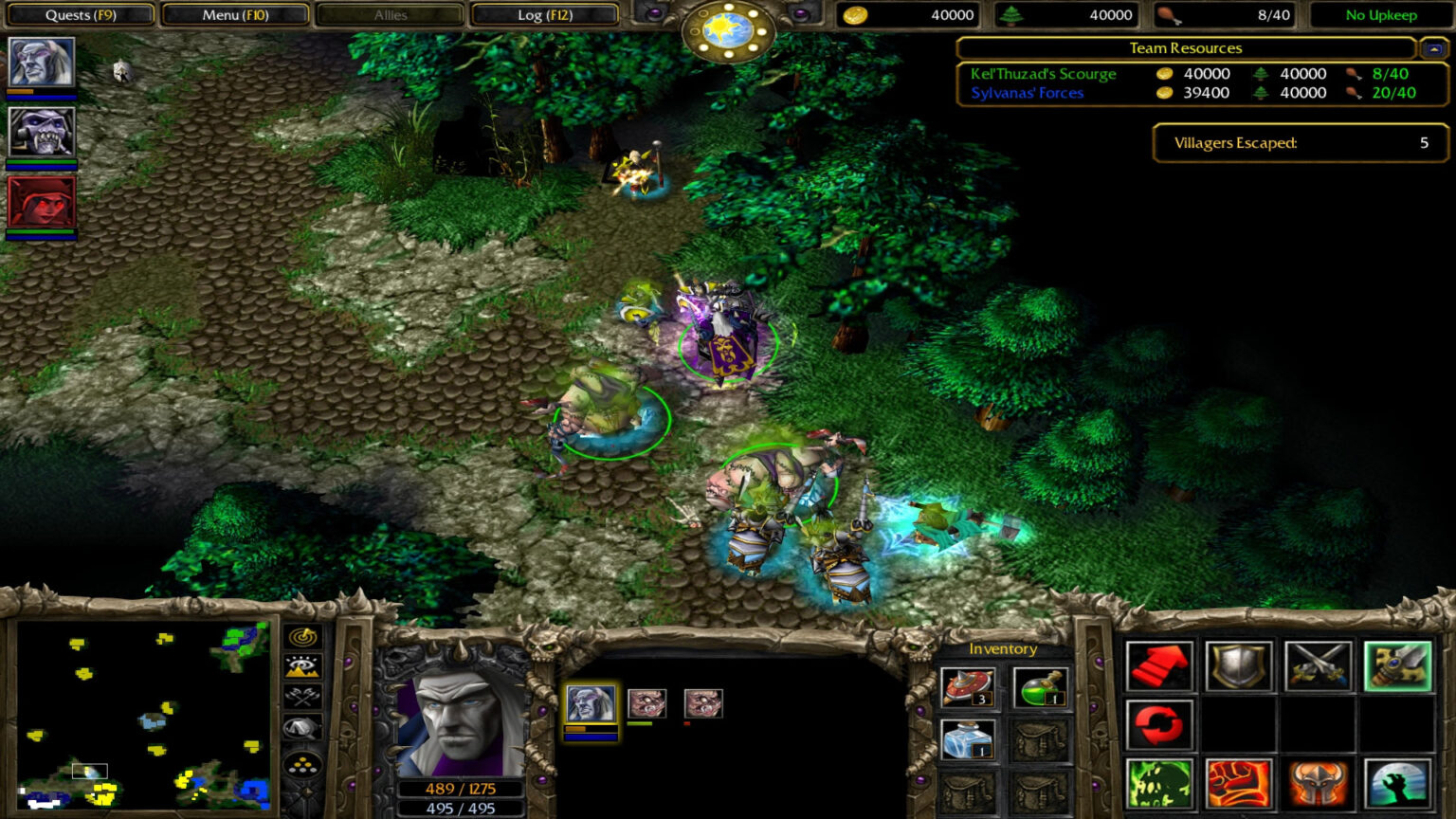Select the second ghoul unit icon
This screenshot has height=819, width=1456.
coord(701,701)
